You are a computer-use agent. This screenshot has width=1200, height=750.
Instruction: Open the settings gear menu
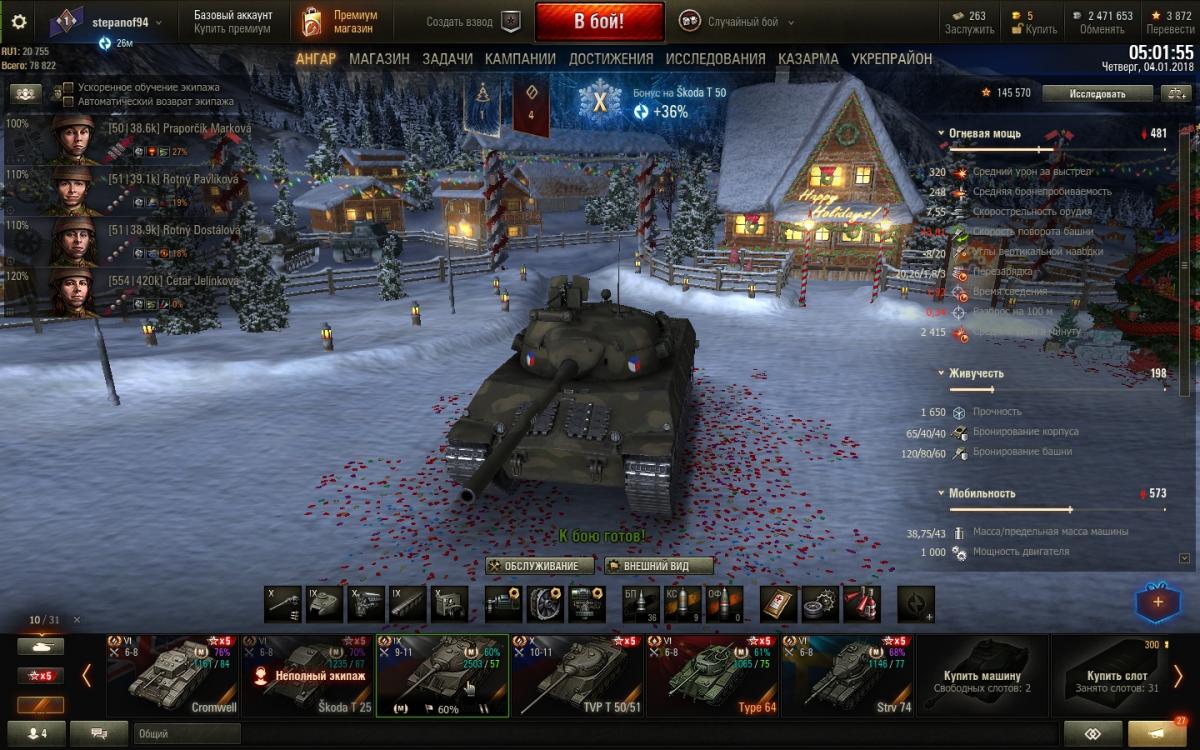tap(18, 21)
